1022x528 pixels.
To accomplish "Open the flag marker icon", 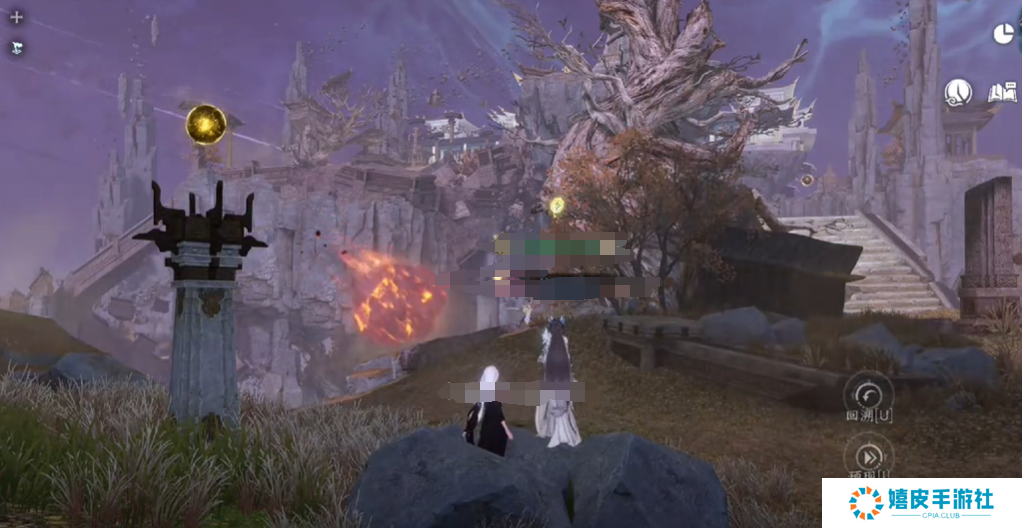I will coord(16,47).
